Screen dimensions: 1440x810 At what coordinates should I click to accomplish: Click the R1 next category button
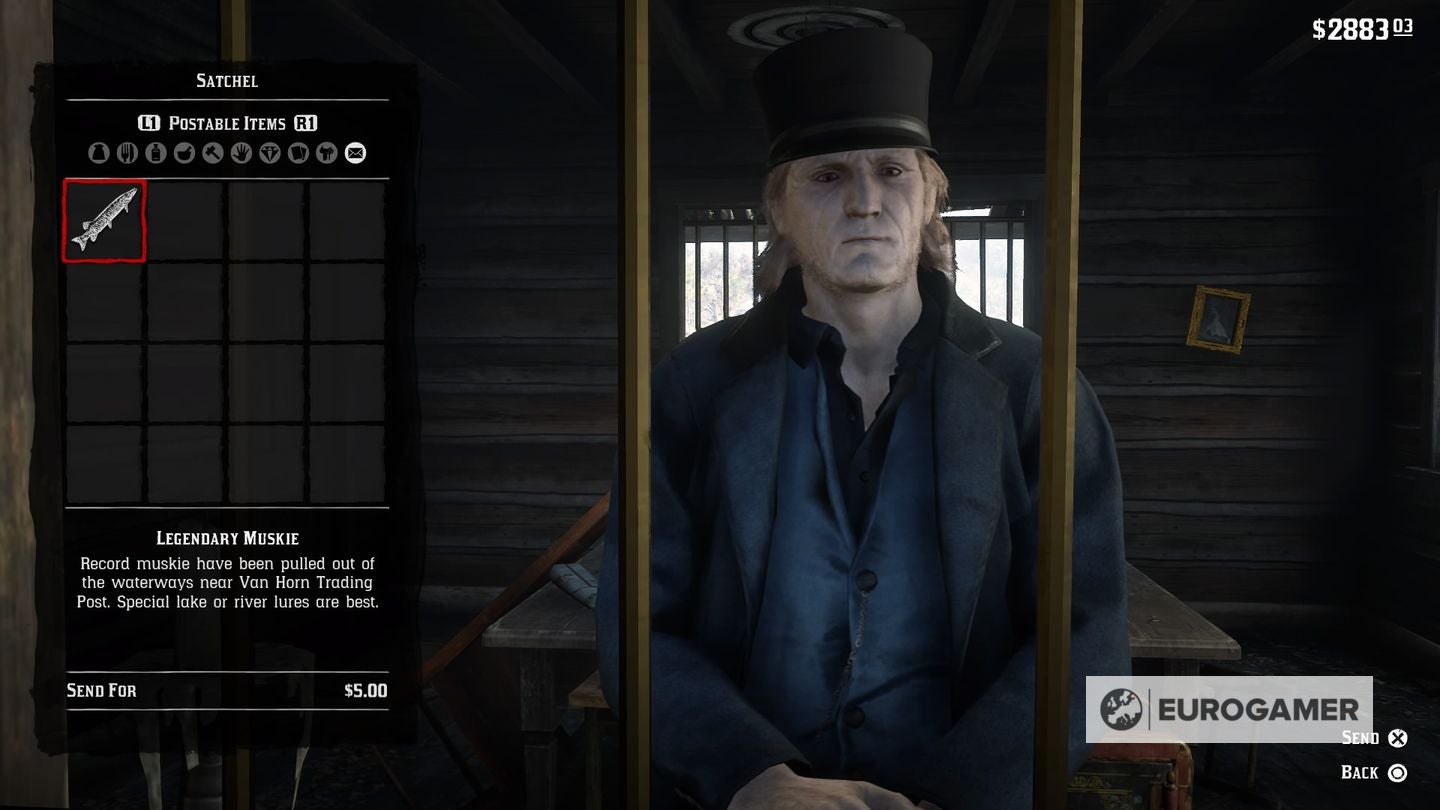point(305,123)
